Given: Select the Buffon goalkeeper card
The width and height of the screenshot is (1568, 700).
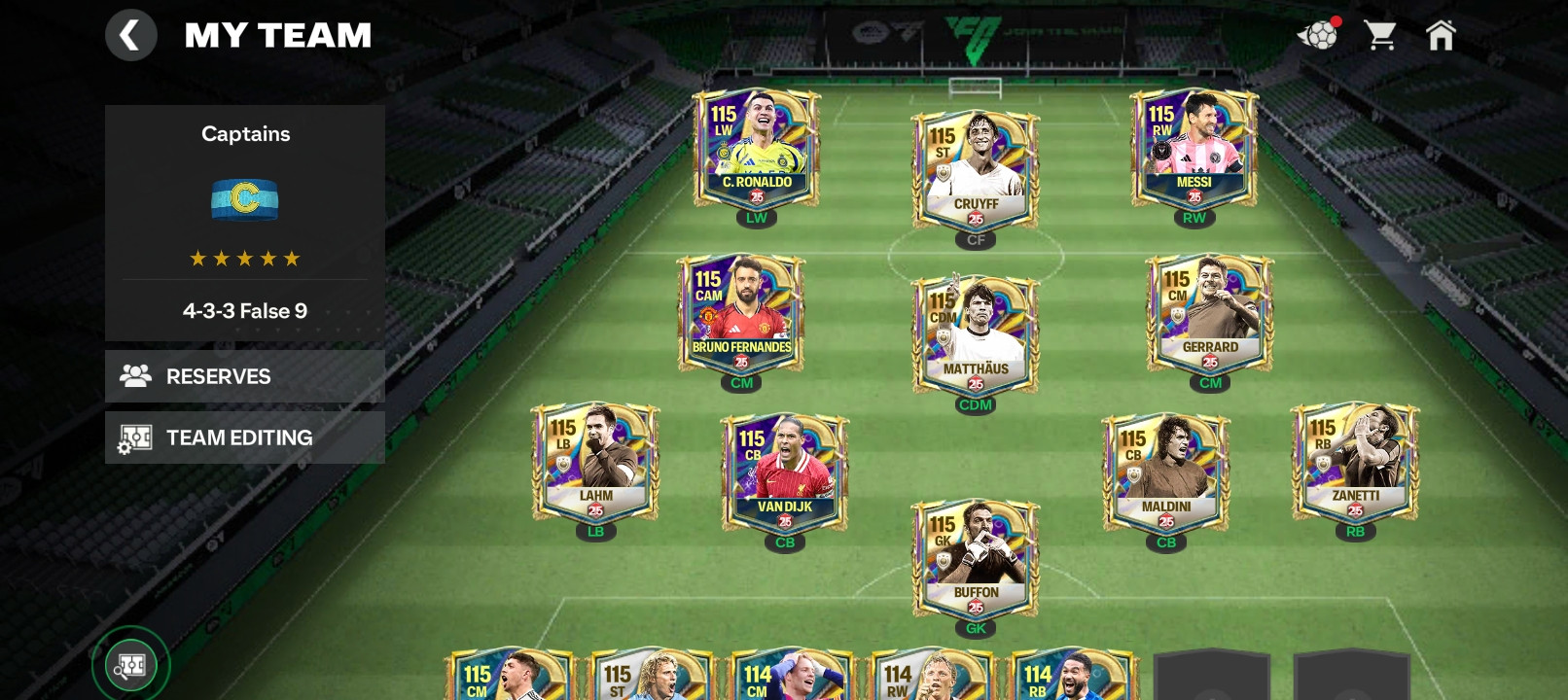Looking at the screenshot, I should 975,561.
